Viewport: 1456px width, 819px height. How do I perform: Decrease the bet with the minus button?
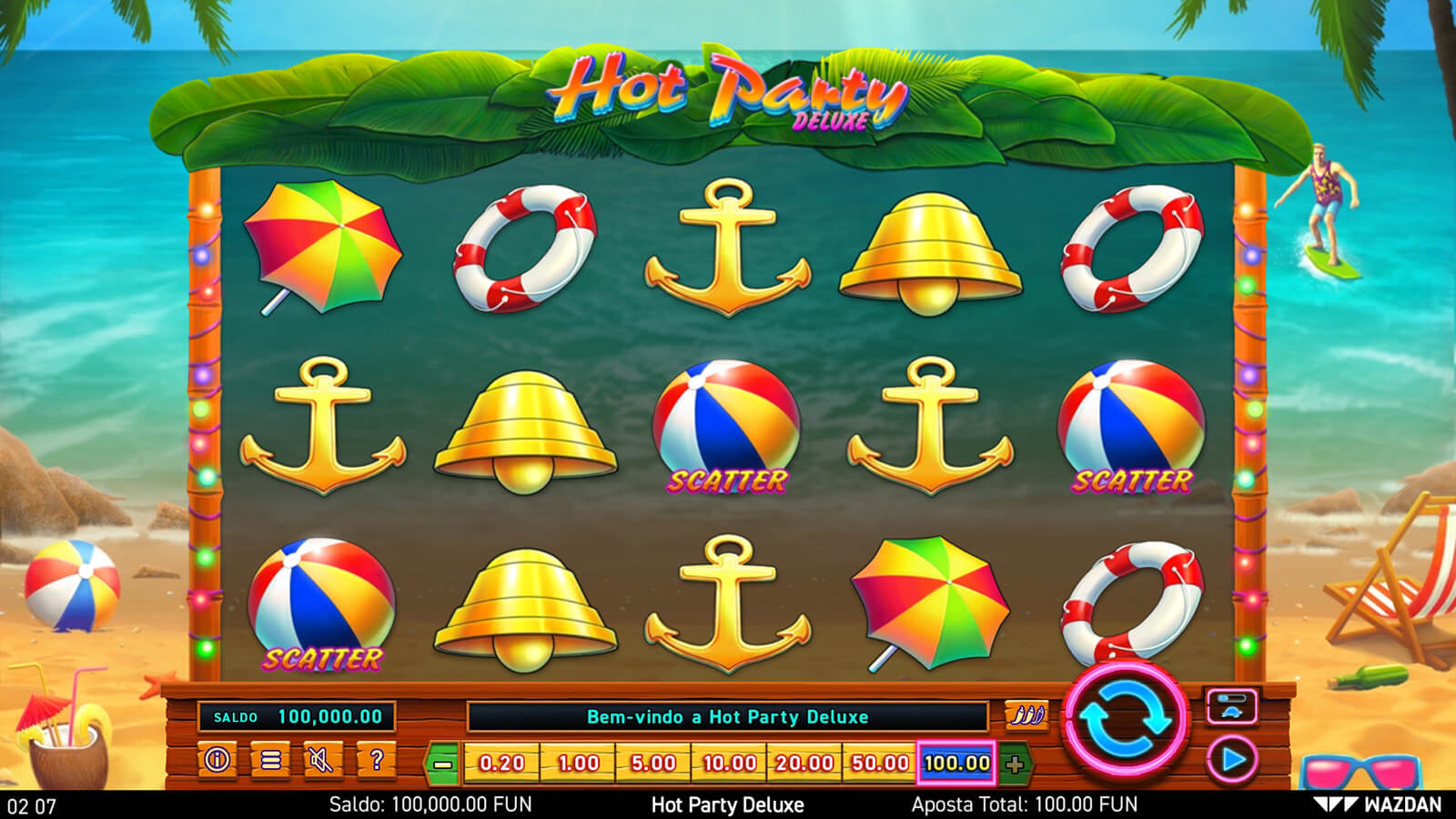tap(443, 763)
